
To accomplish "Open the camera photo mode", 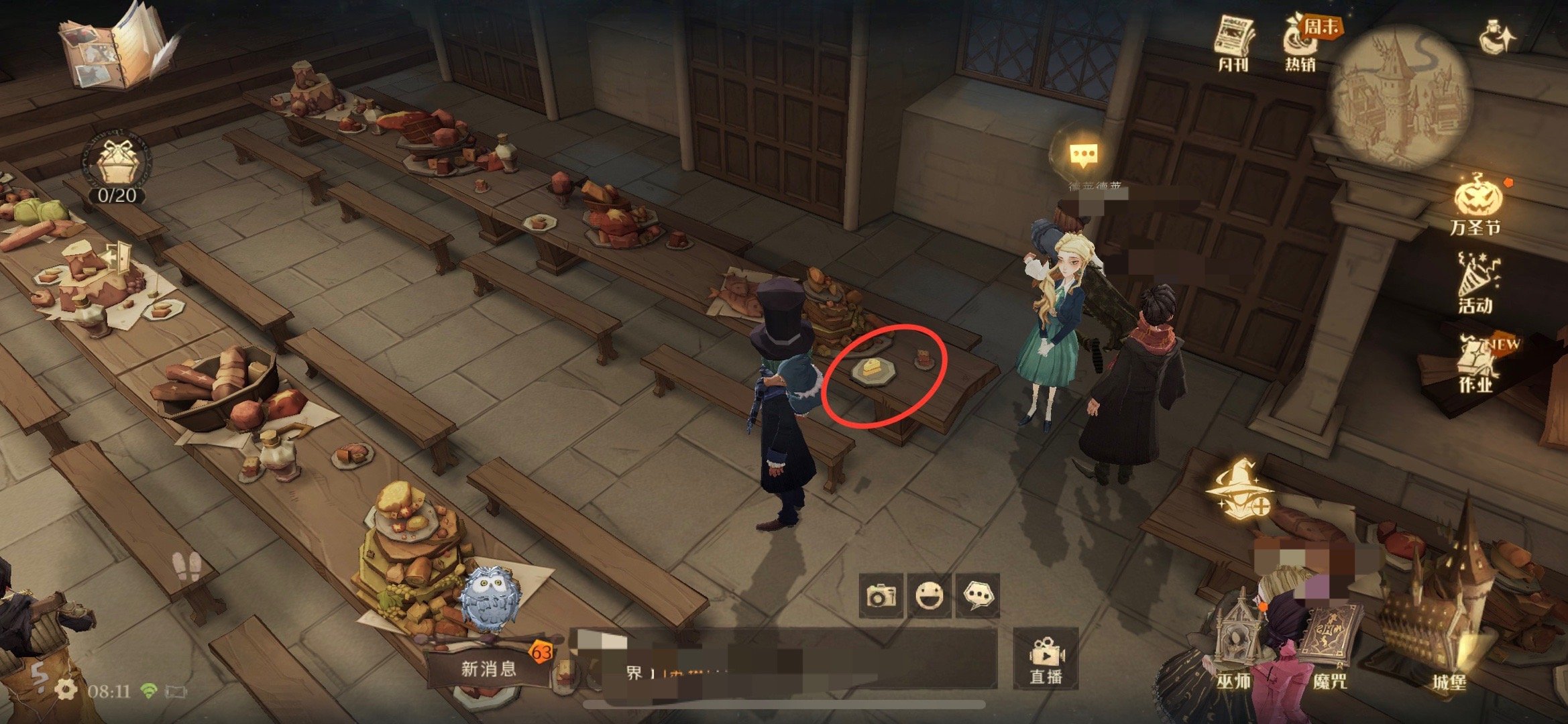I will pyautogui.click(x=881, y=595).
